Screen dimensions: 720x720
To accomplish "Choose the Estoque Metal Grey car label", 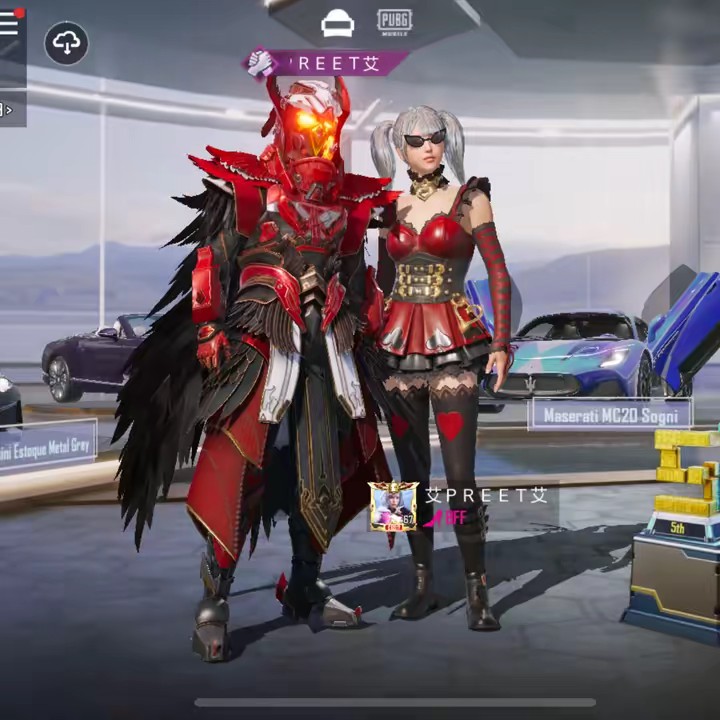I will click(46, 446).
